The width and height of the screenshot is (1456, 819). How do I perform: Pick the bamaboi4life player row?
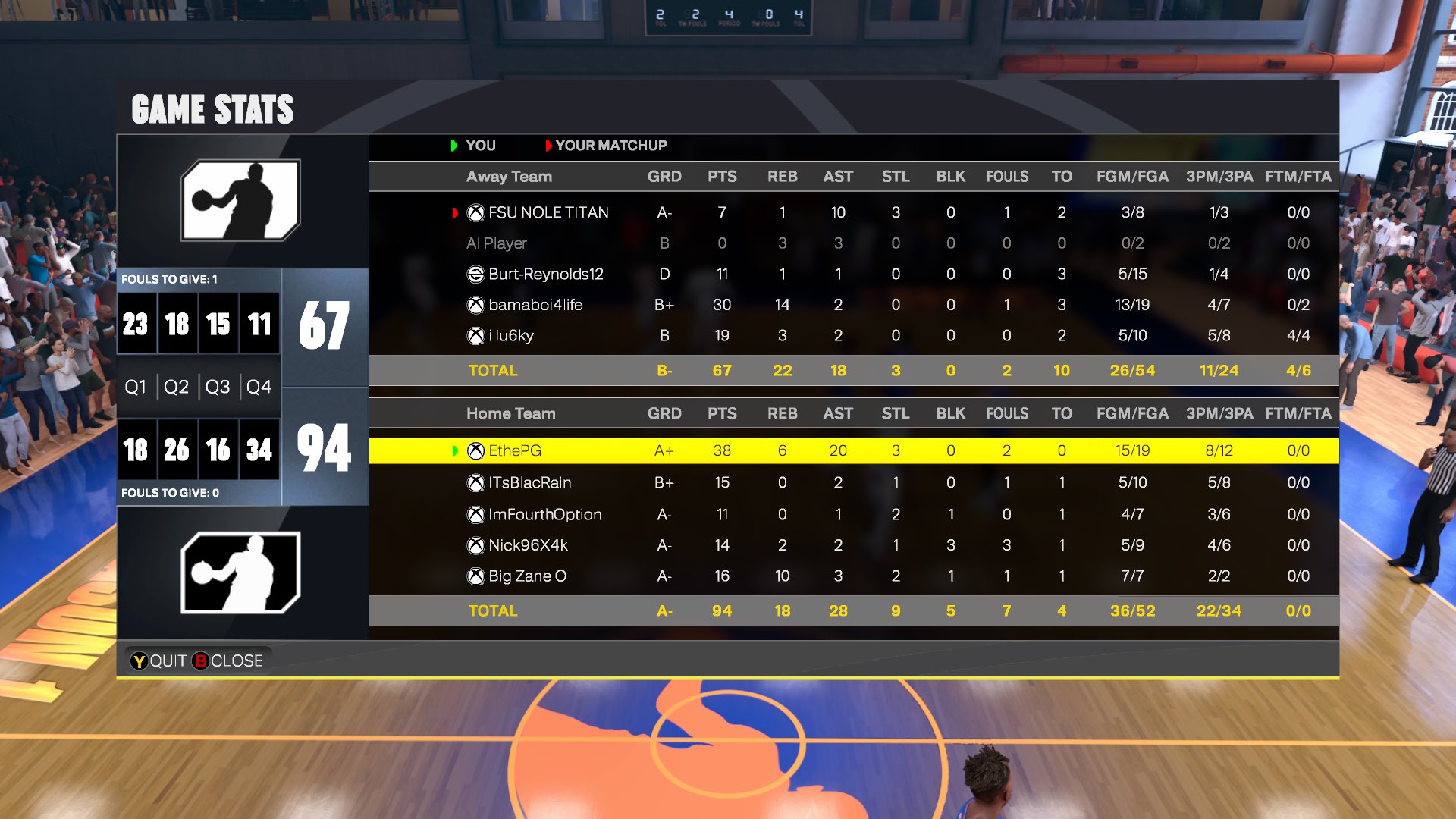tap(535, 305)
